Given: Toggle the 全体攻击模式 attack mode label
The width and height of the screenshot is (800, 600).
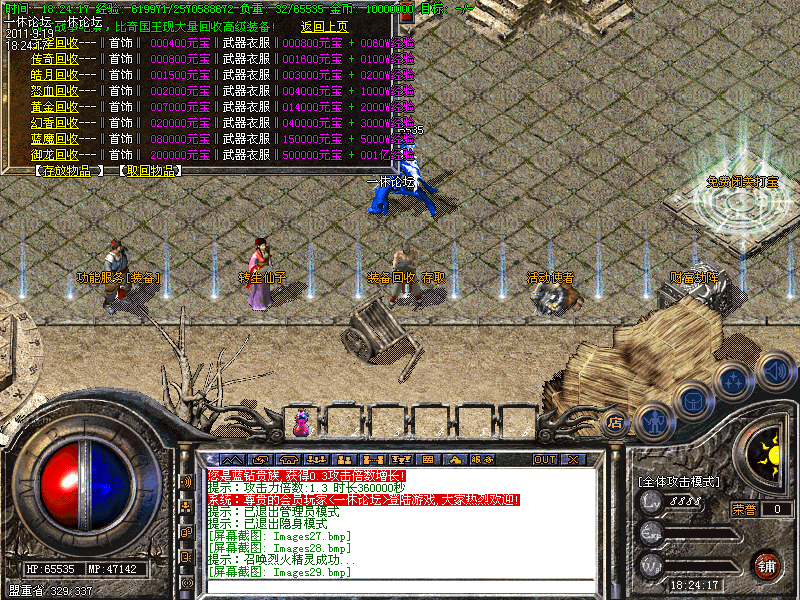Looking at the screenshot, I should [x=678, y=481].
